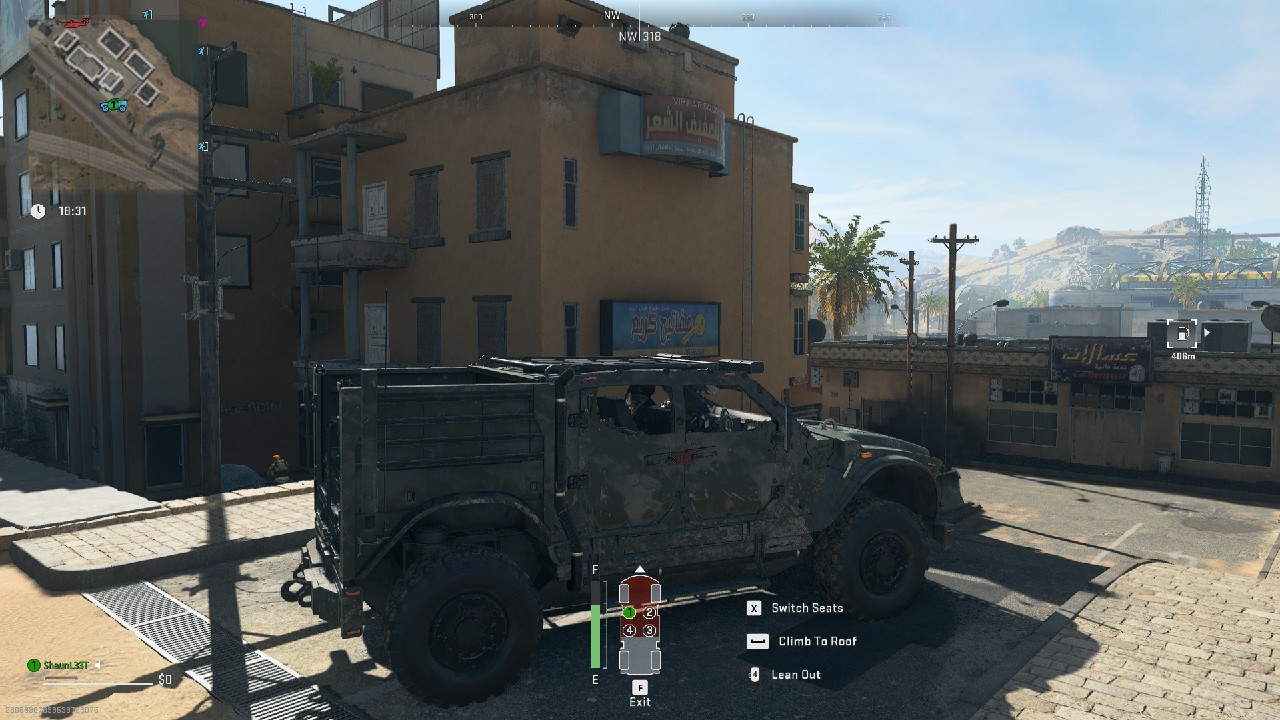The height and width of the screenshot is (720, 1280).
Task: Click the arrow beside the gas station marker
Action: pos(1207,332)
